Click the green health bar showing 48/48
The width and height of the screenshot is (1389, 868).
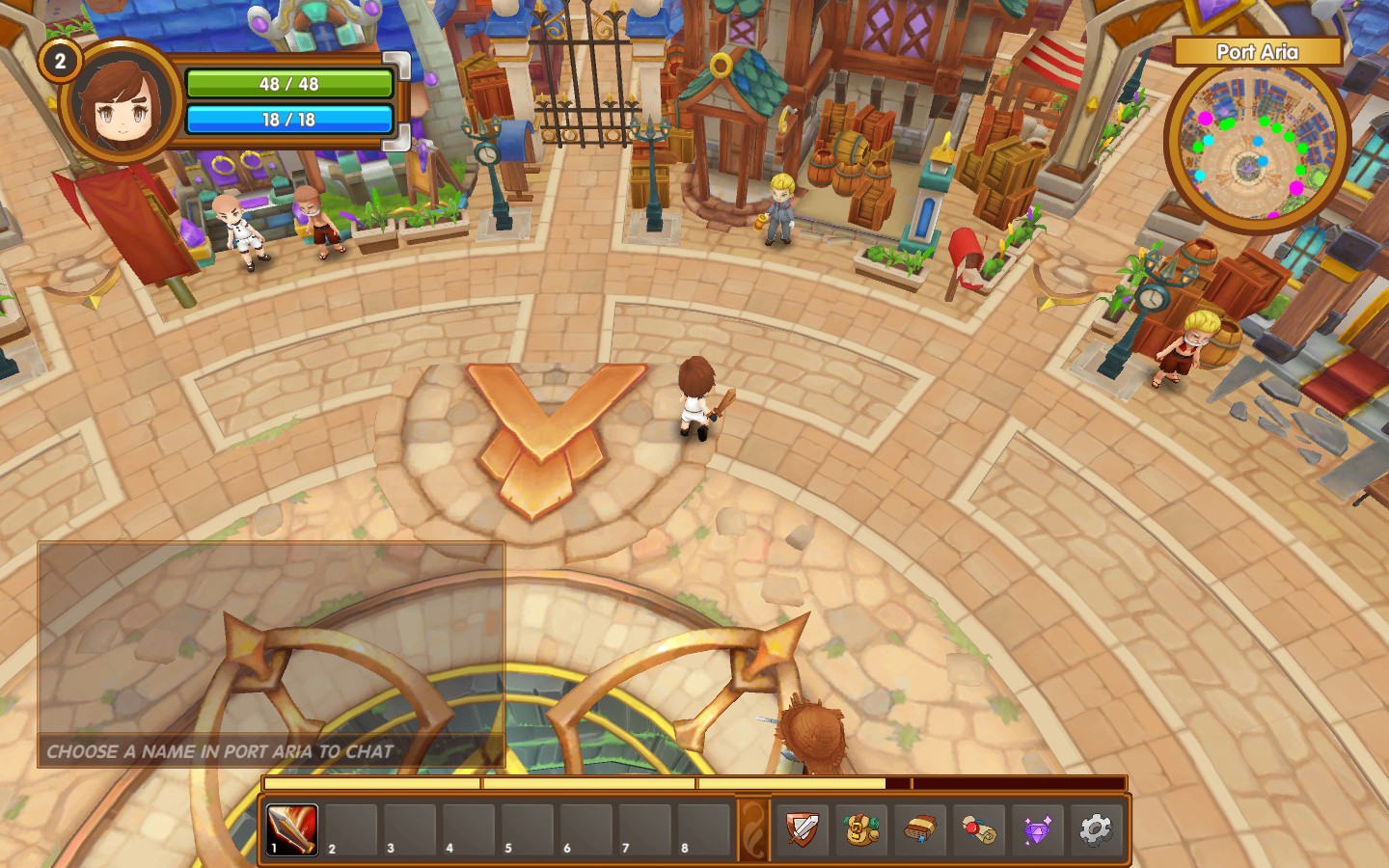pyautogui.click(x=289, y=84)
